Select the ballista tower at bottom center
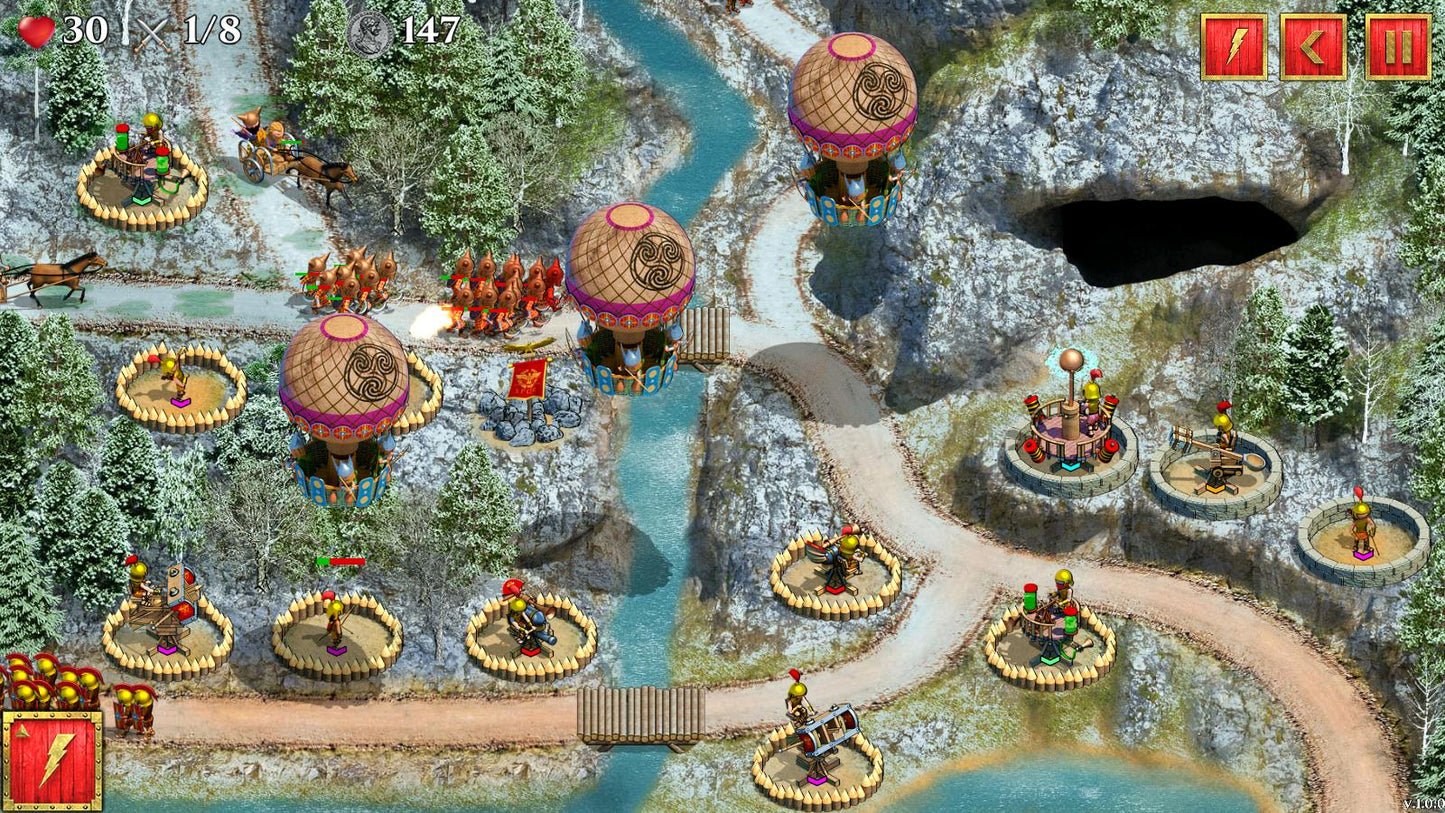This screenshot has width=1445, height=813. click(822, 732)
